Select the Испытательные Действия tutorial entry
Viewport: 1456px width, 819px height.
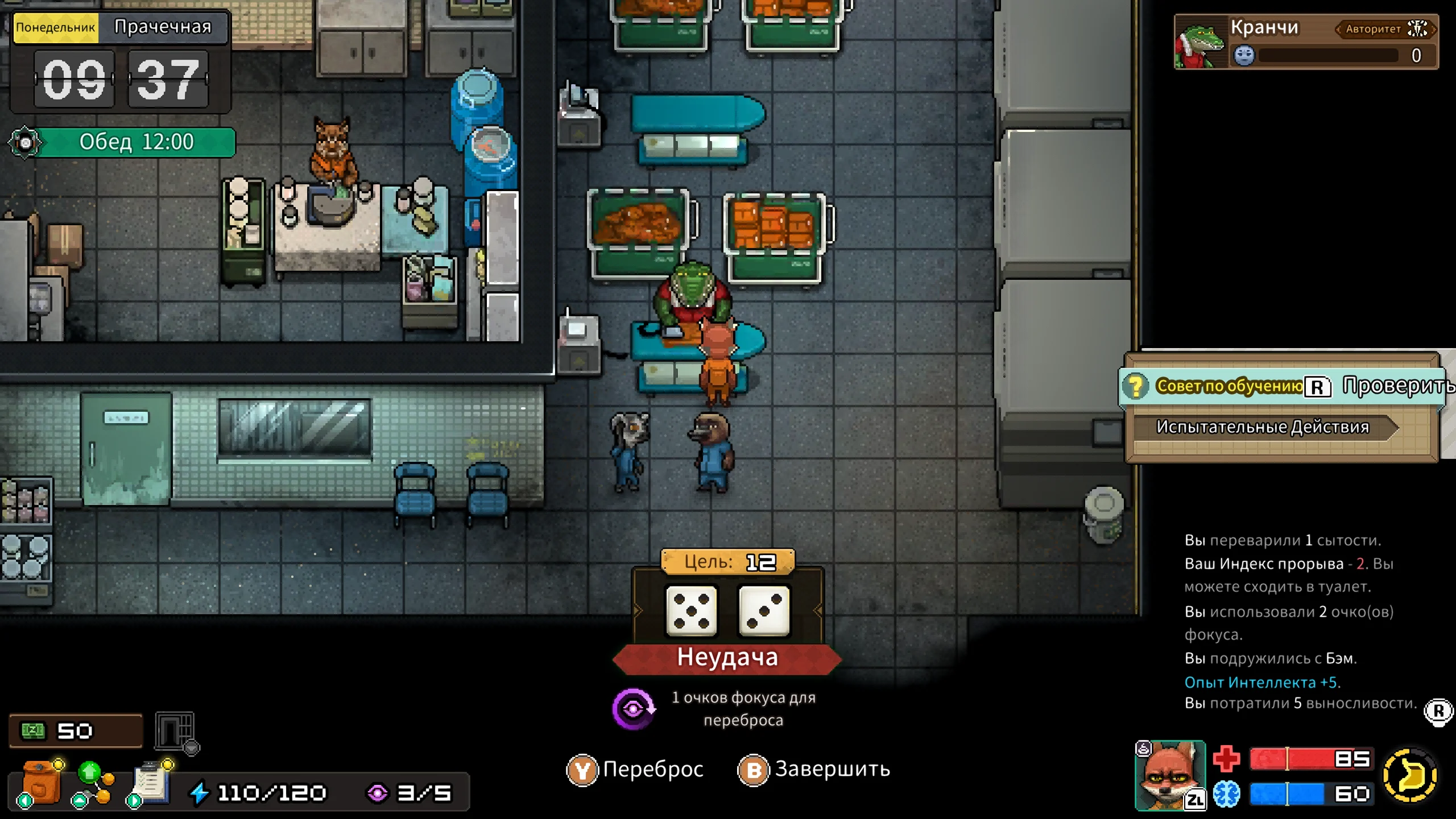point(1263,427)
